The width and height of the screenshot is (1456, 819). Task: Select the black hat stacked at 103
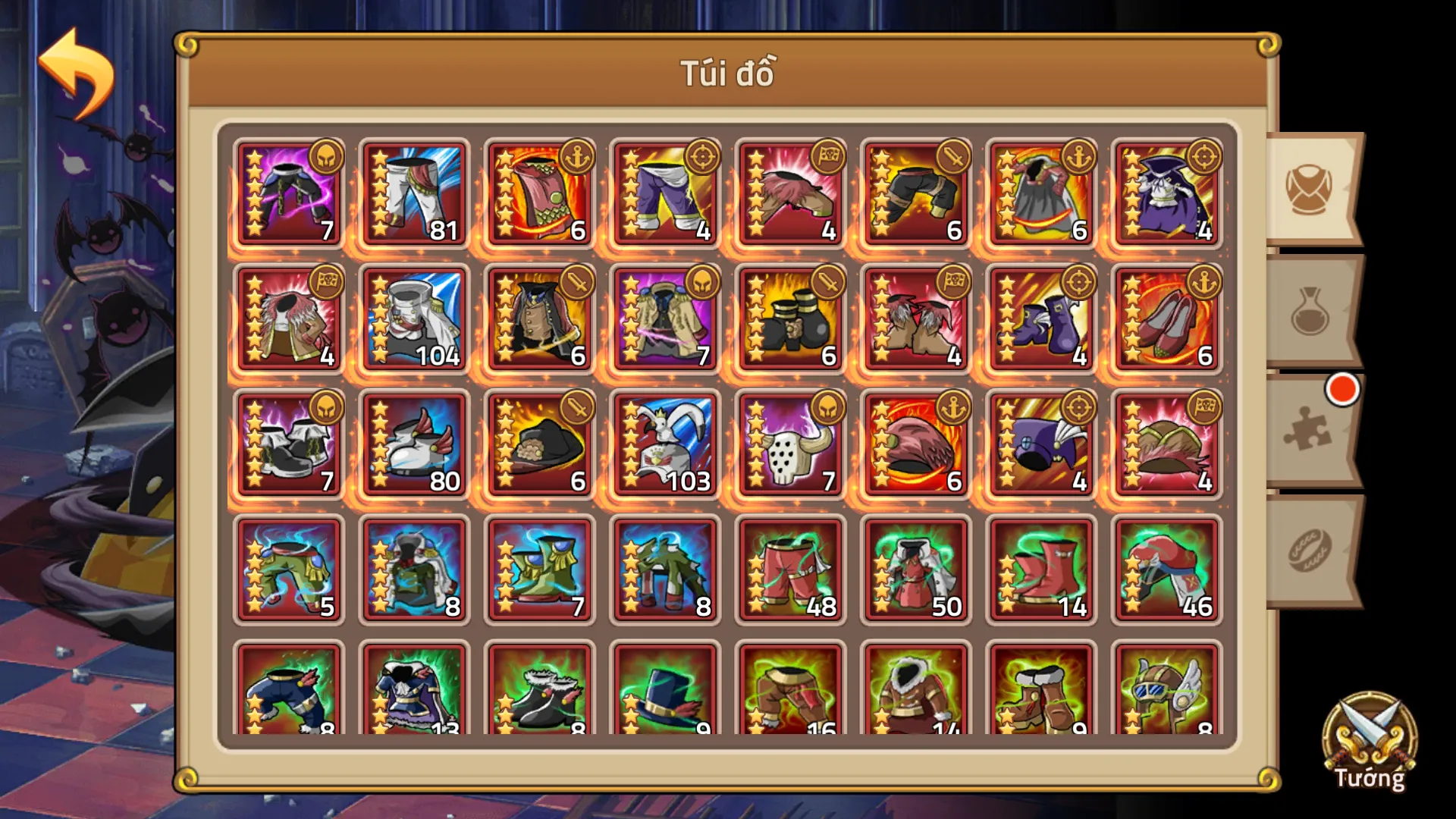664,444
